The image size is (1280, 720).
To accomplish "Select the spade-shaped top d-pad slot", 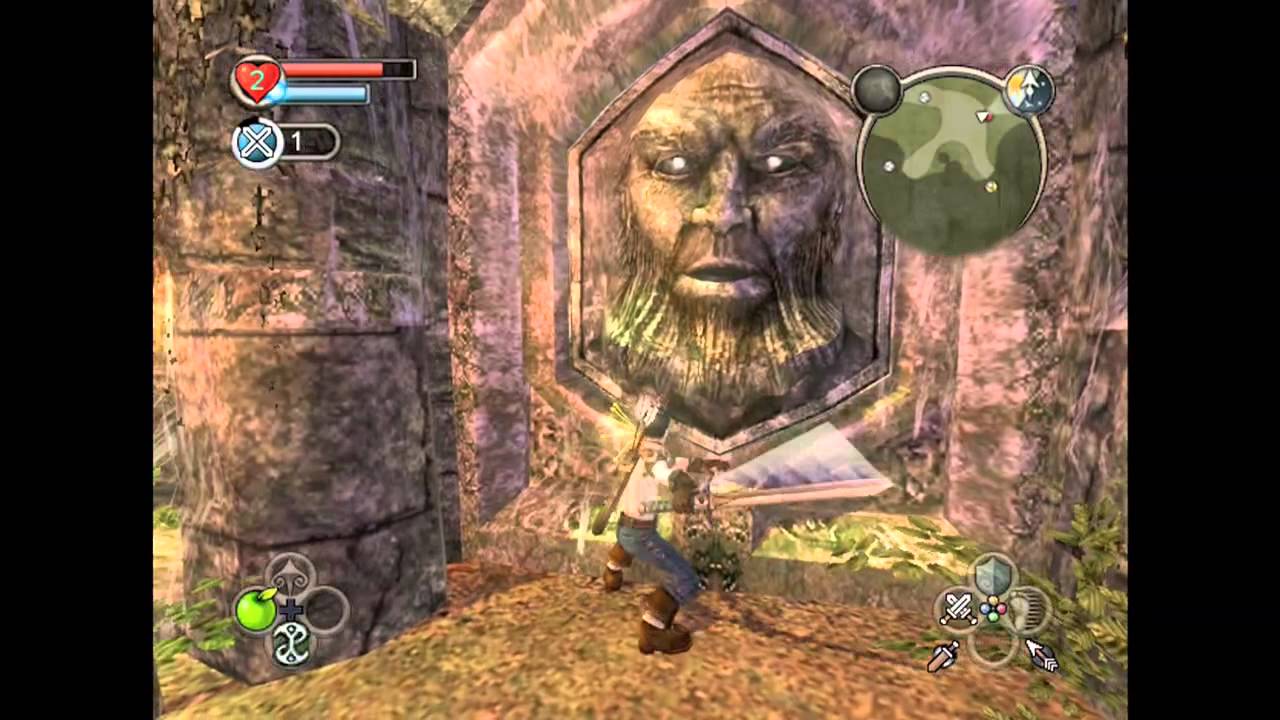I will click(x=291, y=575).
